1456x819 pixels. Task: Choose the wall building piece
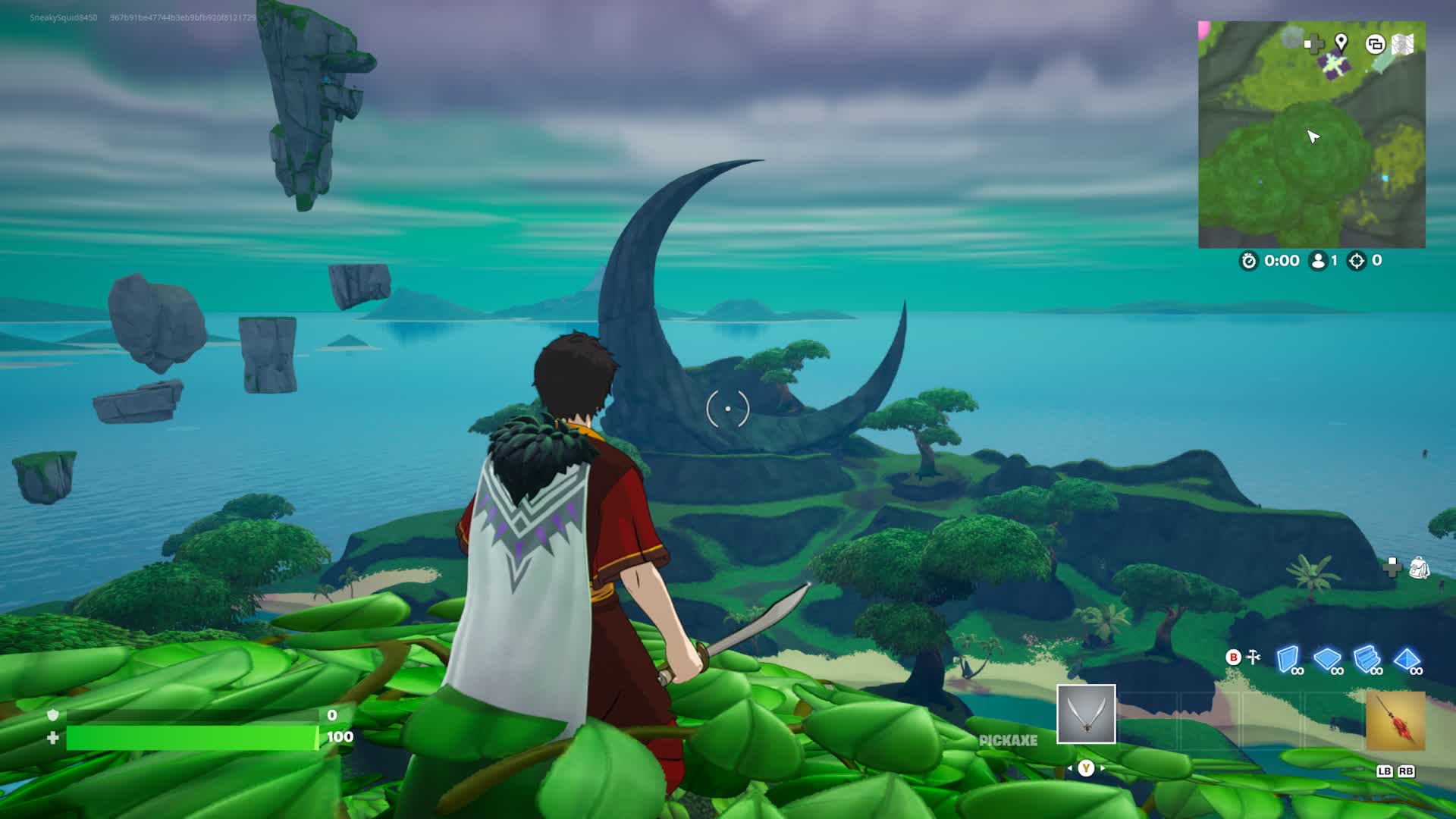pos(1288,658)
